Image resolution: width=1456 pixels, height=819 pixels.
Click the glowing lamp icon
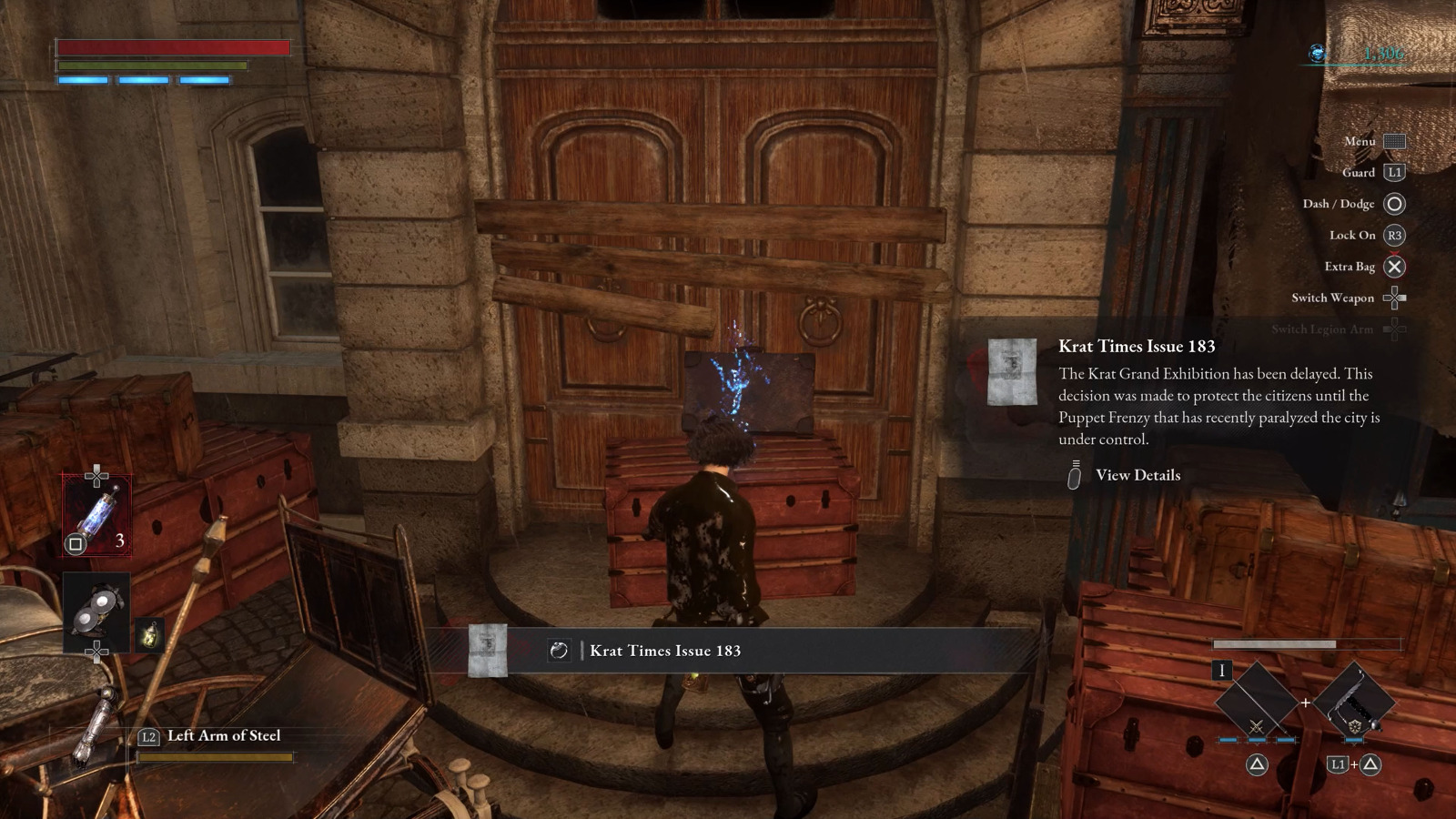(x=150, y=633)
